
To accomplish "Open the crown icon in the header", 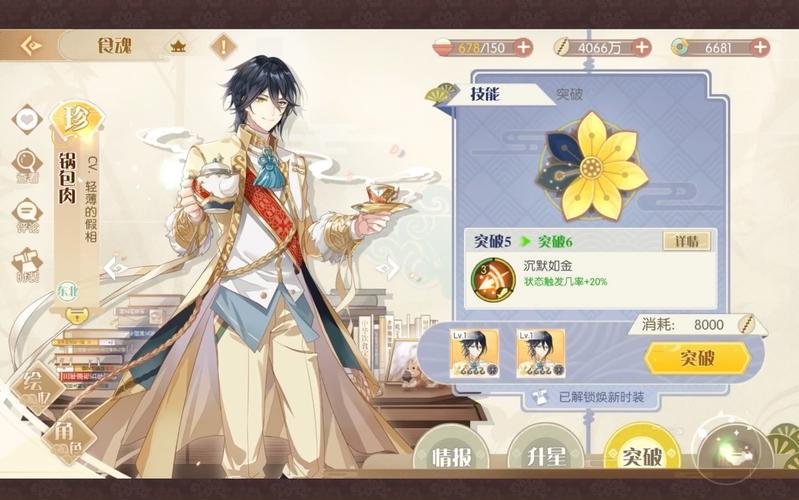I will pos(178,46).
